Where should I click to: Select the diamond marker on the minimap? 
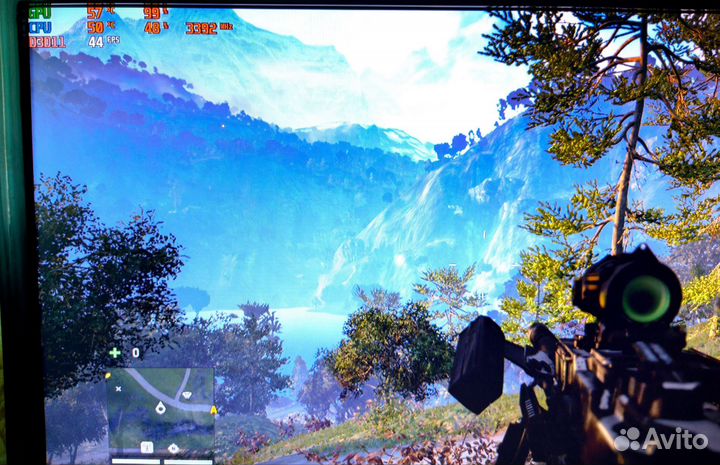[x=186, y=396]
